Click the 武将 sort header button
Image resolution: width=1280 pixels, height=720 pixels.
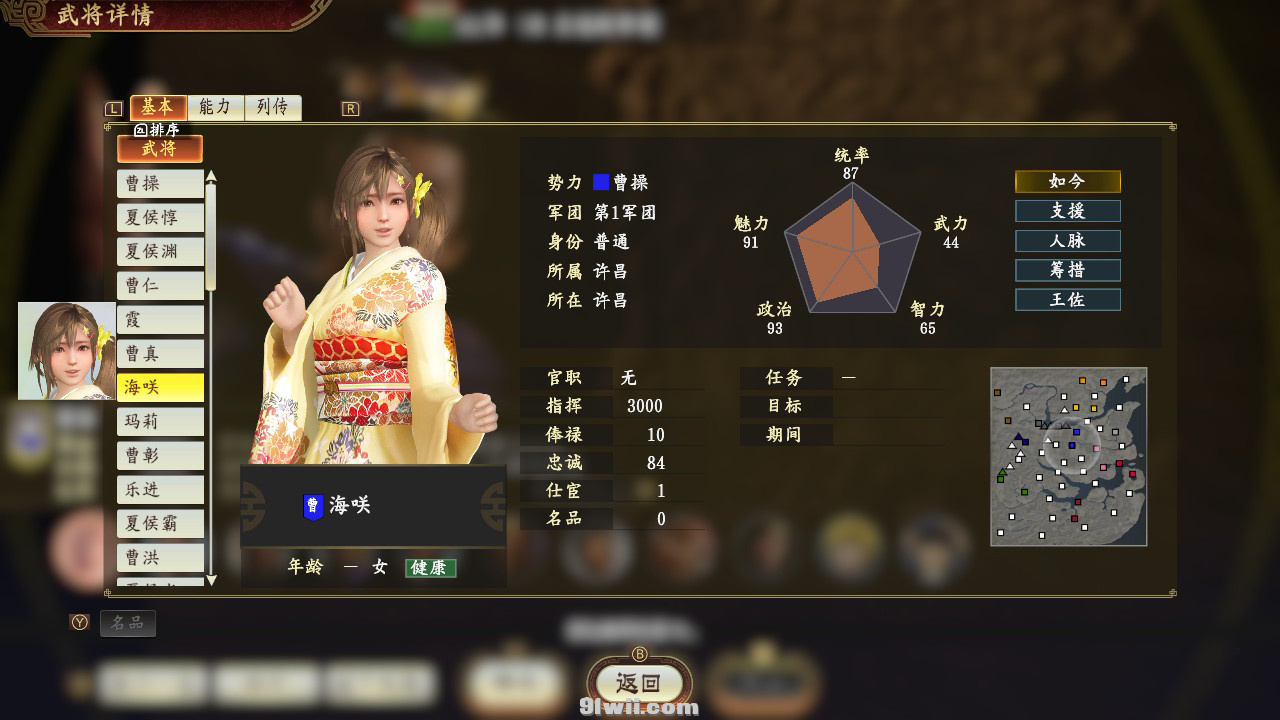click(x=160, y=149)
